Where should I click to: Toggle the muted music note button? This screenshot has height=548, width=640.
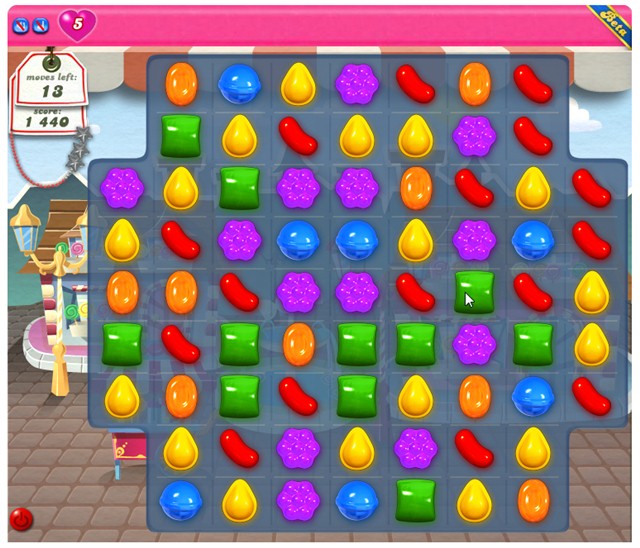tap(41, 24)
